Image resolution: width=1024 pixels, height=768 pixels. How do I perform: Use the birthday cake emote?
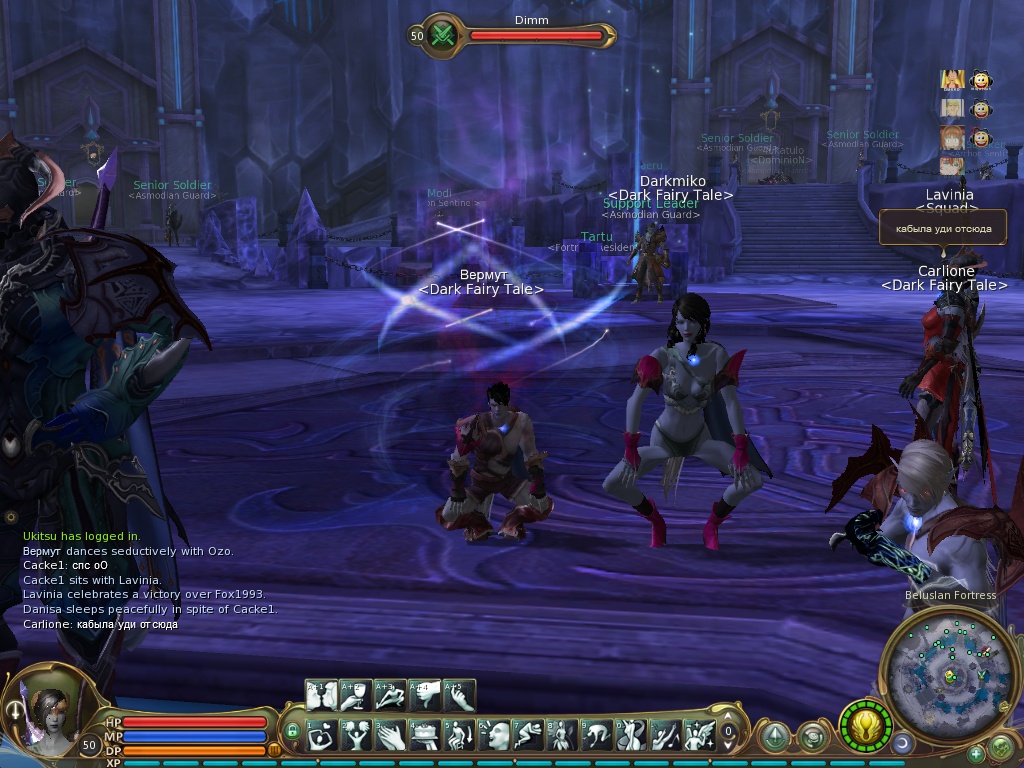pos(425,736)
